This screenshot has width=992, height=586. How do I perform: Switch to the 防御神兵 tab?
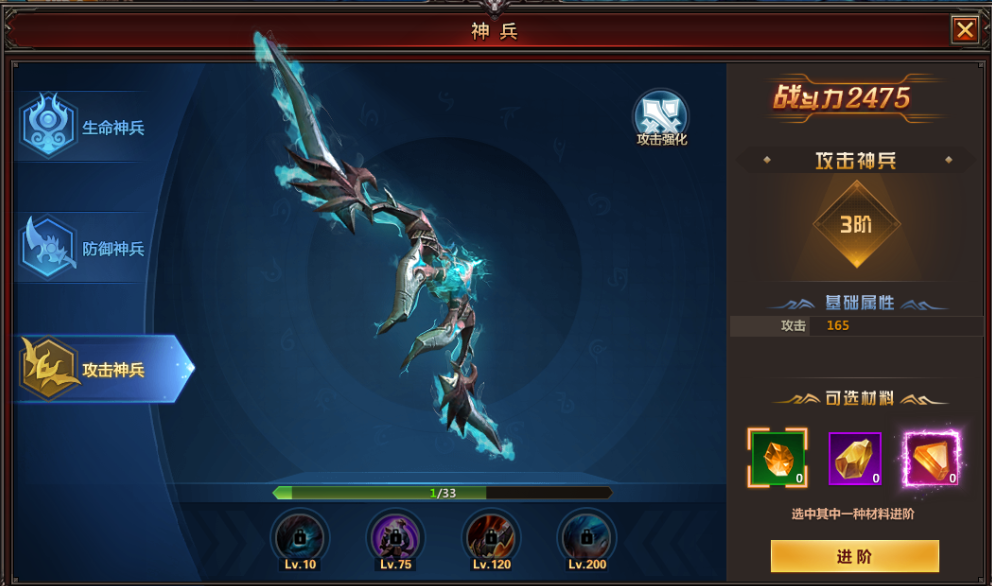pos(90,248)
